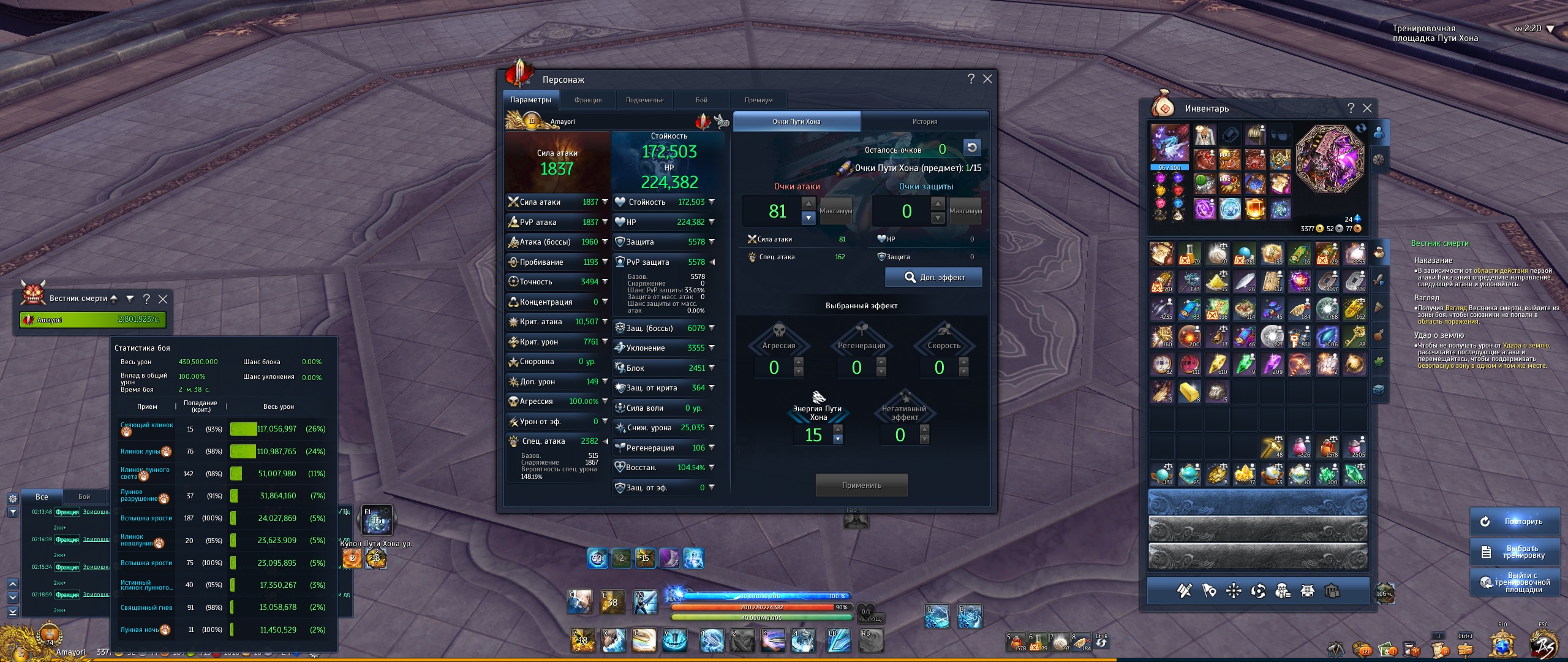Open the Премиум tab
This screenshot has width=1568, height=662.
click(758, 100)
